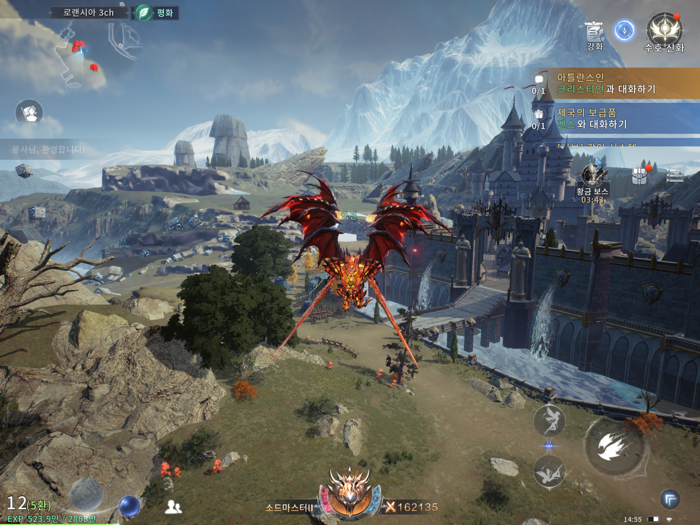Open the square blue menu button in the corner
This screenshot has height=525, width=700.
point(669,498)
